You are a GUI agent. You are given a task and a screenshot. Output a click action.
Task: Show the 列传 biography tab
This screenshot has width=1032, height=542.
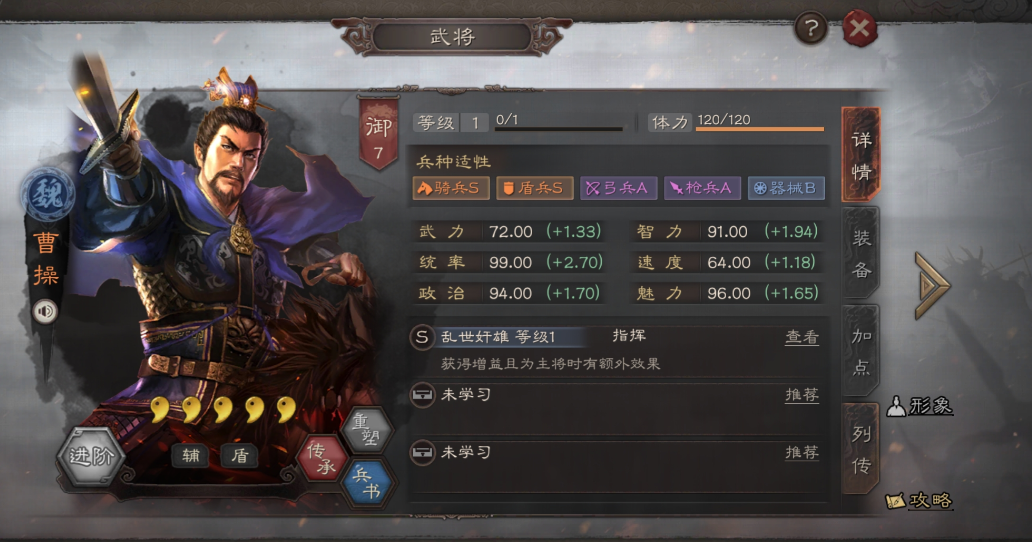click(x=861, y=450)
